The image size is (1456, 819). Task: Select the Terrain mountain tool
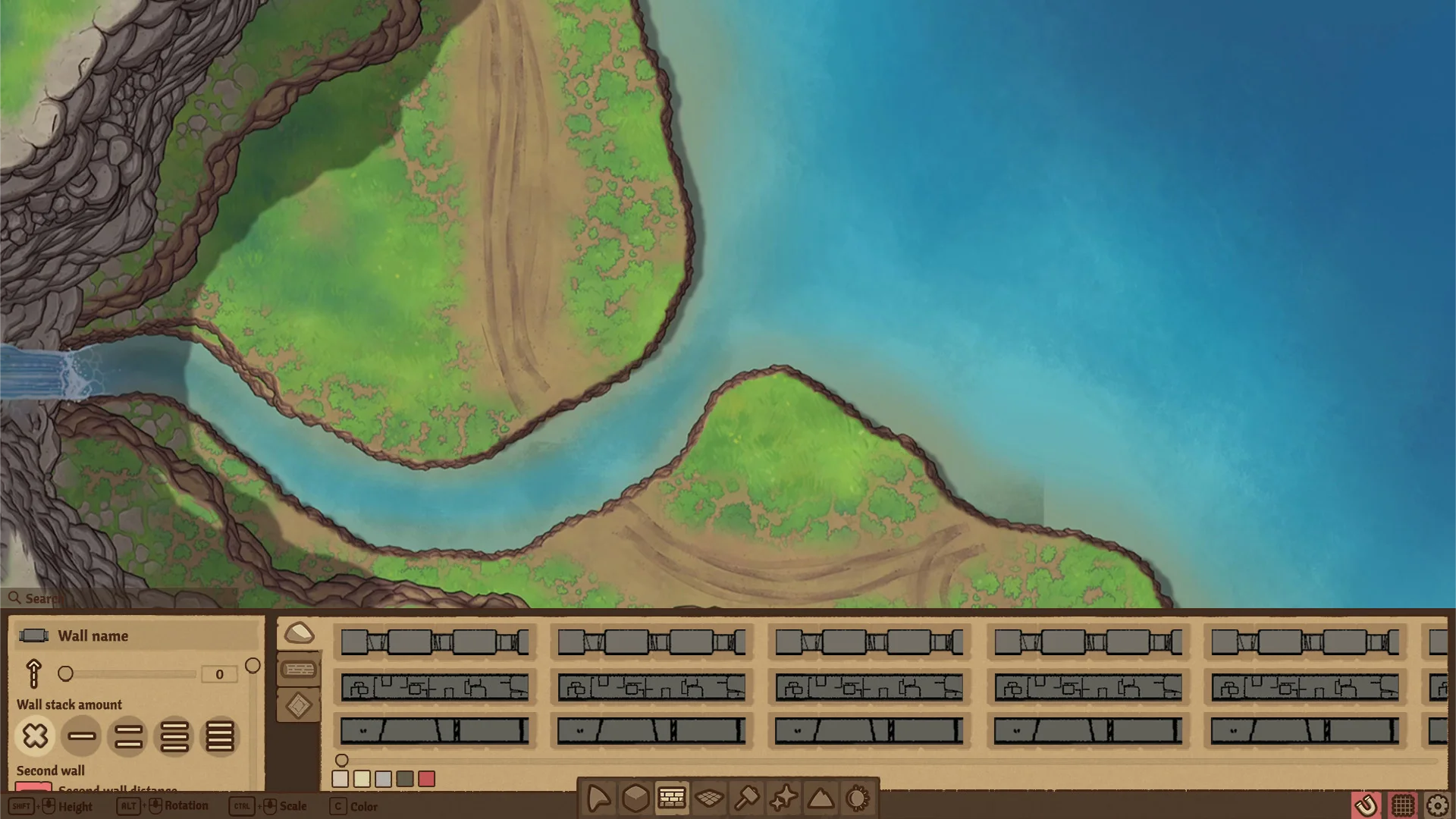point(821,798)
